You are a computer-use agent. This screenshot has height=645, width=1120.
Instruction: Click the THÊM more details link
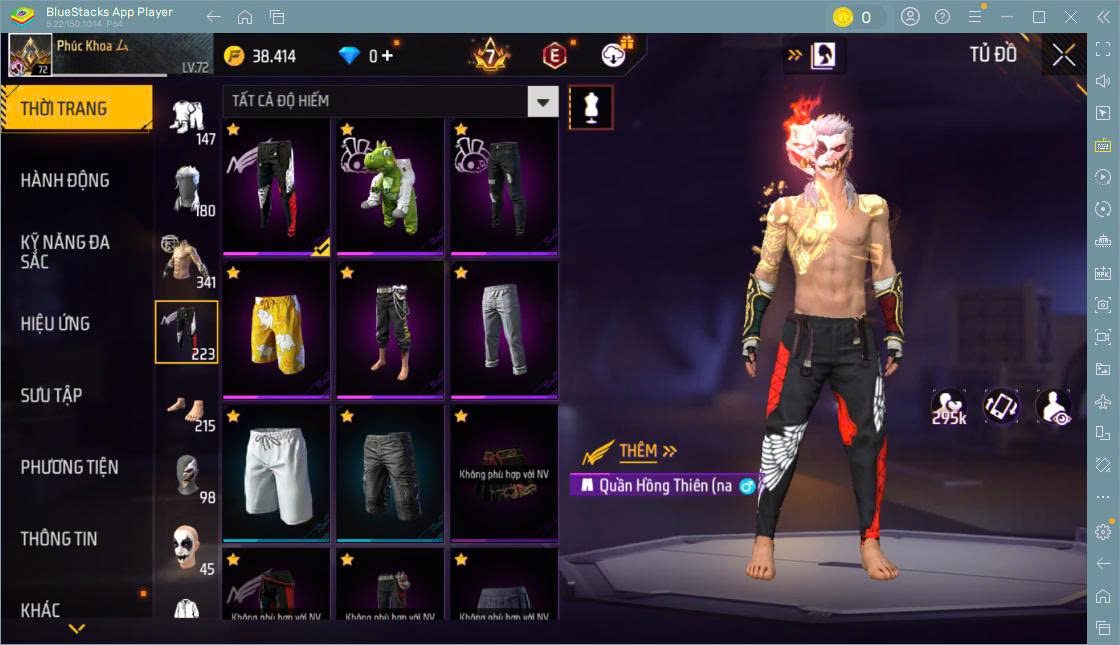647,451
